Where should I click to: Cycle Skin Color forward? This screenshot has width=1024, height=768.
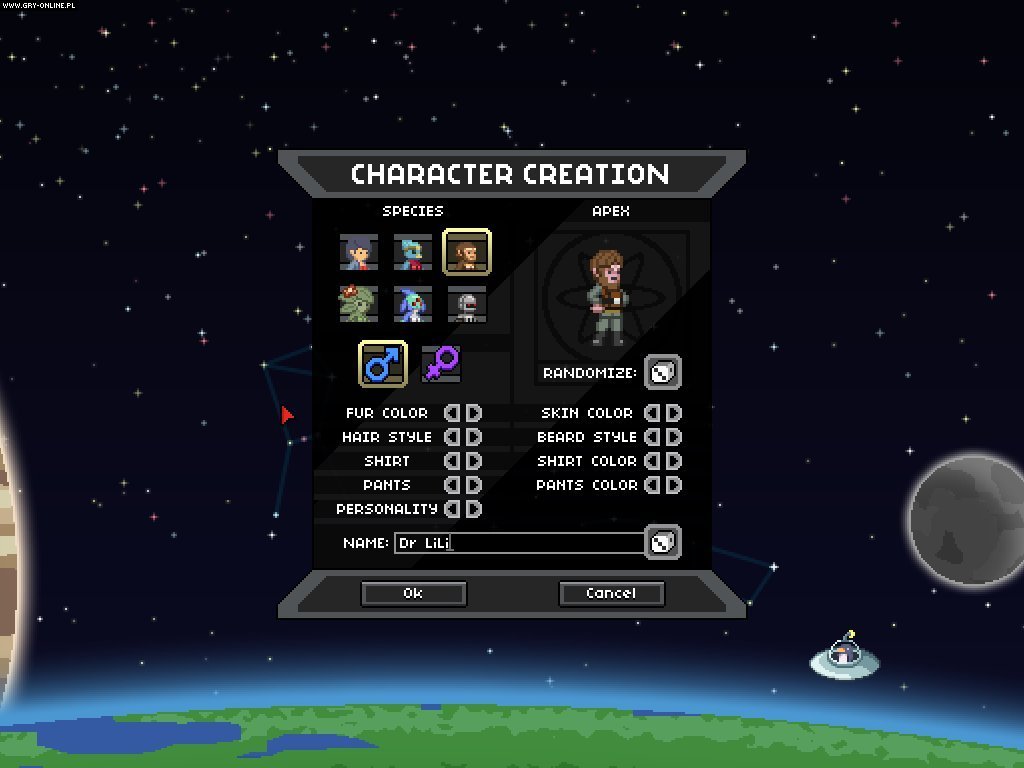tap(674, 413)
